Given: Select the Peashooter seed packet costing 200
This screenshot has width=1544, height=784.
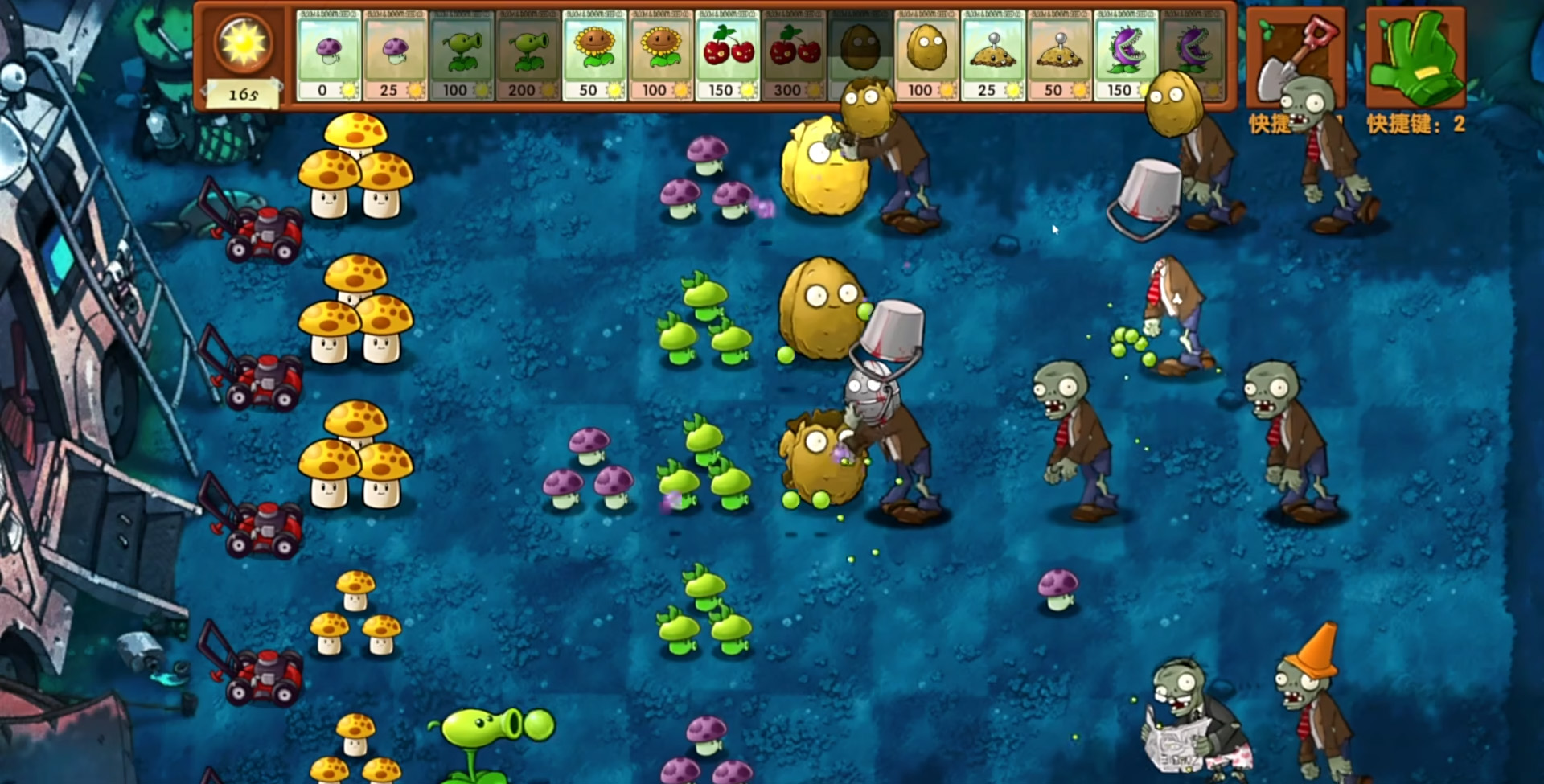Looking at the screenshot, I should [528, 55].
